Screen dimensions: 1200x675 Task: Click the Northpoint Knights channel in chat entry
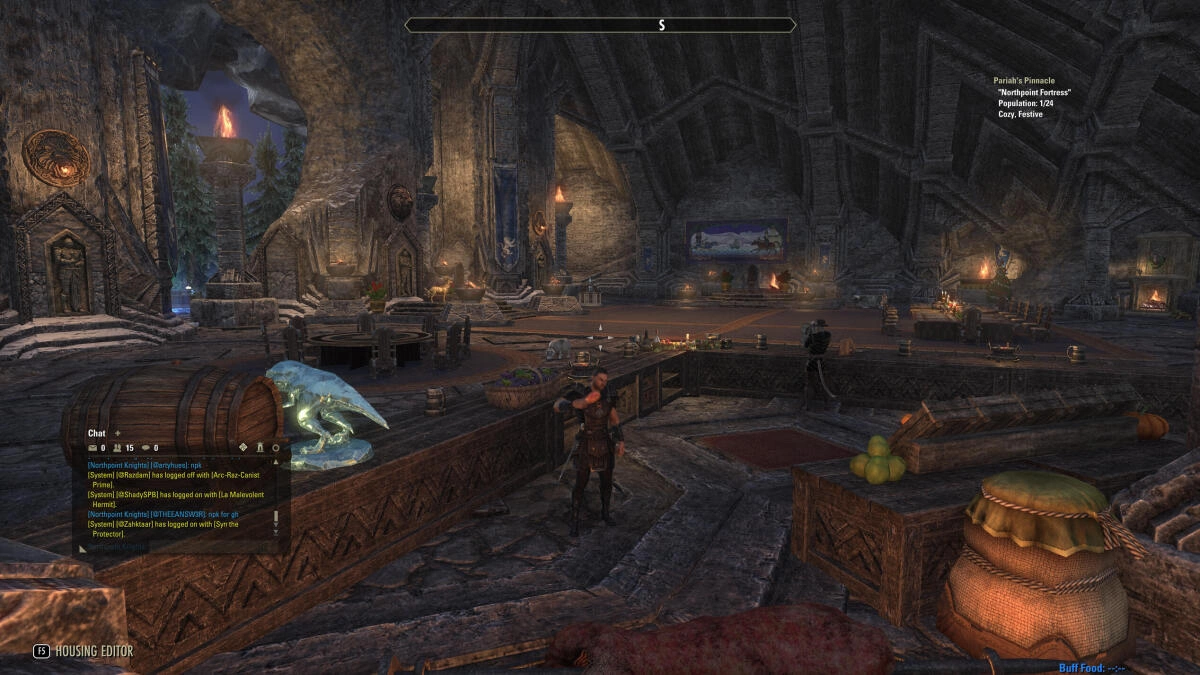[x=118, y=548]
